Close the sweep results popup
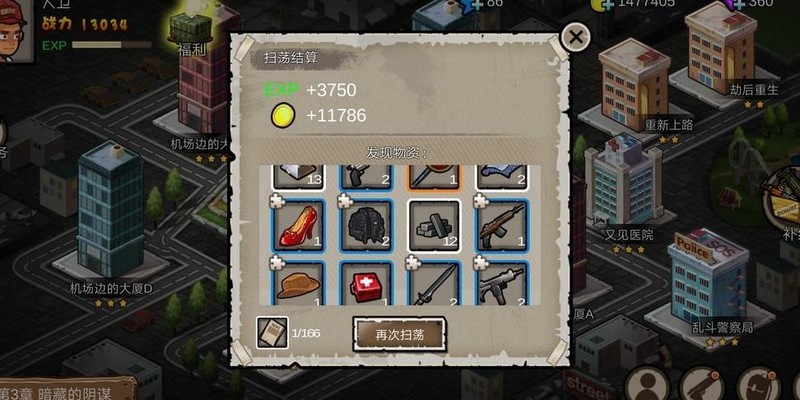The height and width of the screenshot is (400, 800). click(x=575, y=38)
